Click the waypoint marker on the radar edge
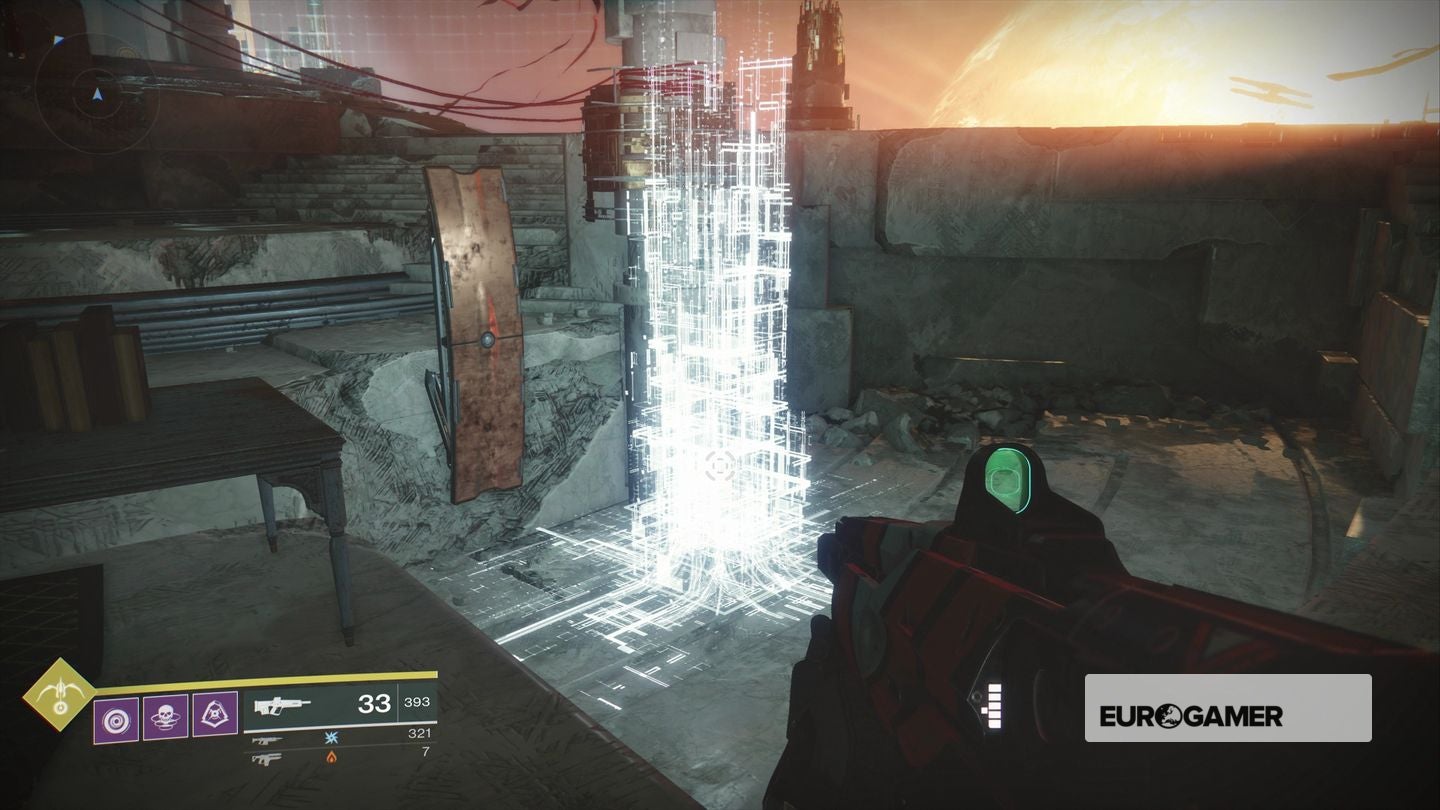 pyautogui.click(x=57, y=41)
